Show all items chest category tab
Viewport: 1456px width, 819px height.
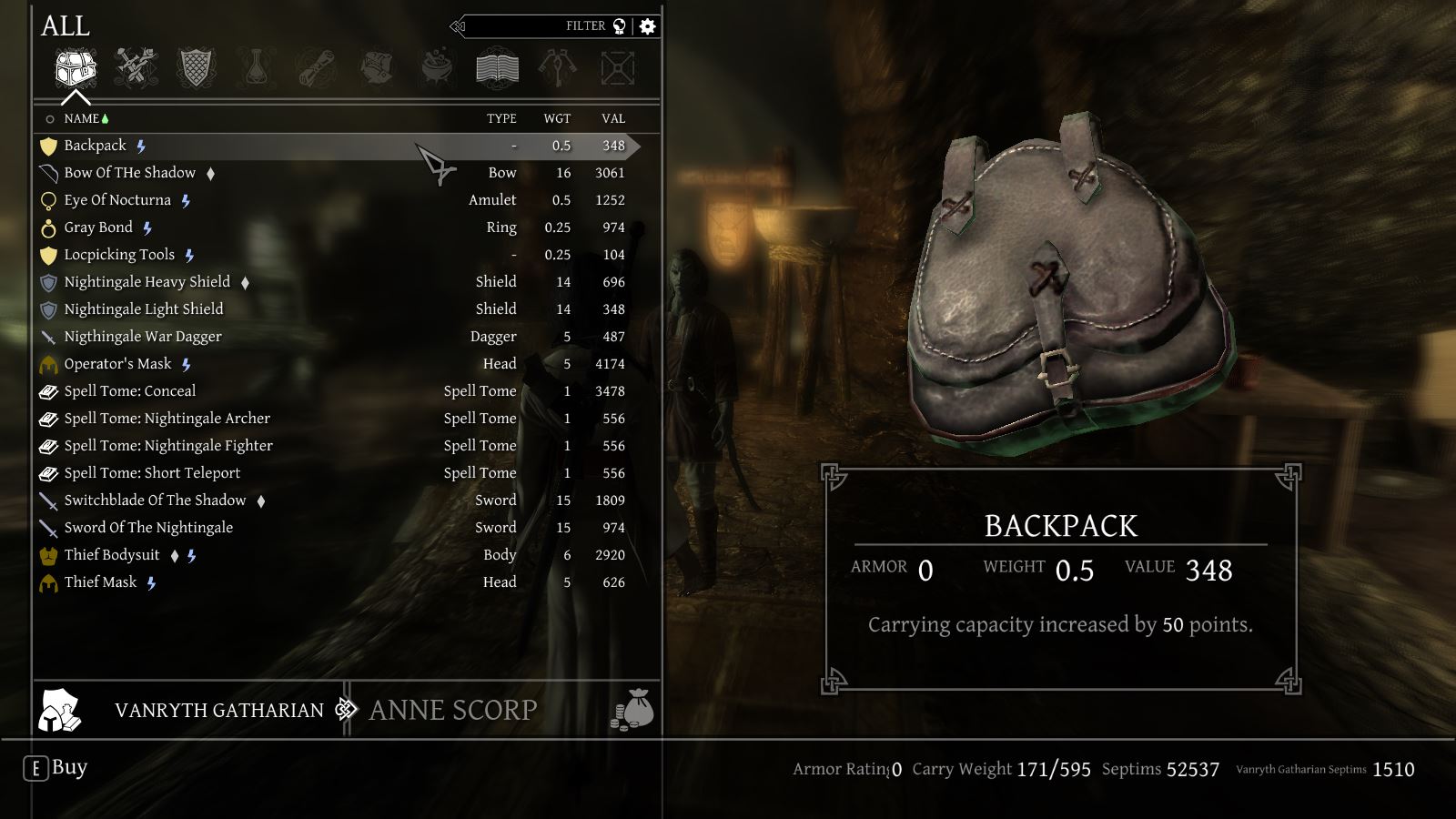76,68
